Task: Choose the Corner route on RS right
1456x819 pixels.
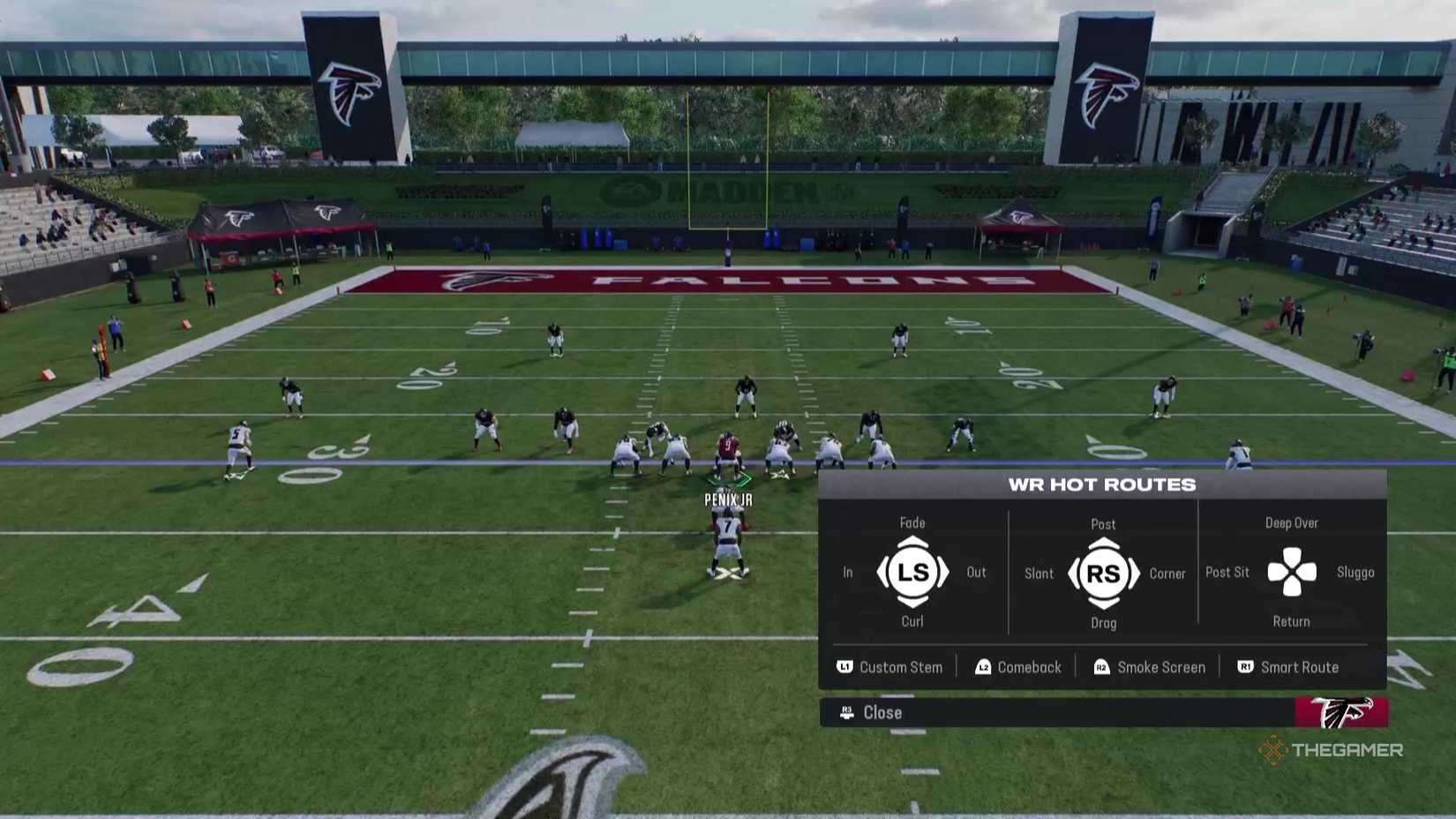Action: pos(1167,573)
